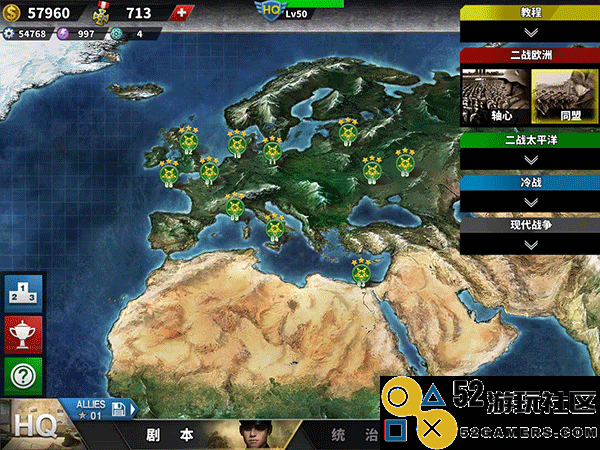Select the 轴心 Axis campaign thumbnail
The height and width of the screenshot is (450, 600).
tap(487, 94)
